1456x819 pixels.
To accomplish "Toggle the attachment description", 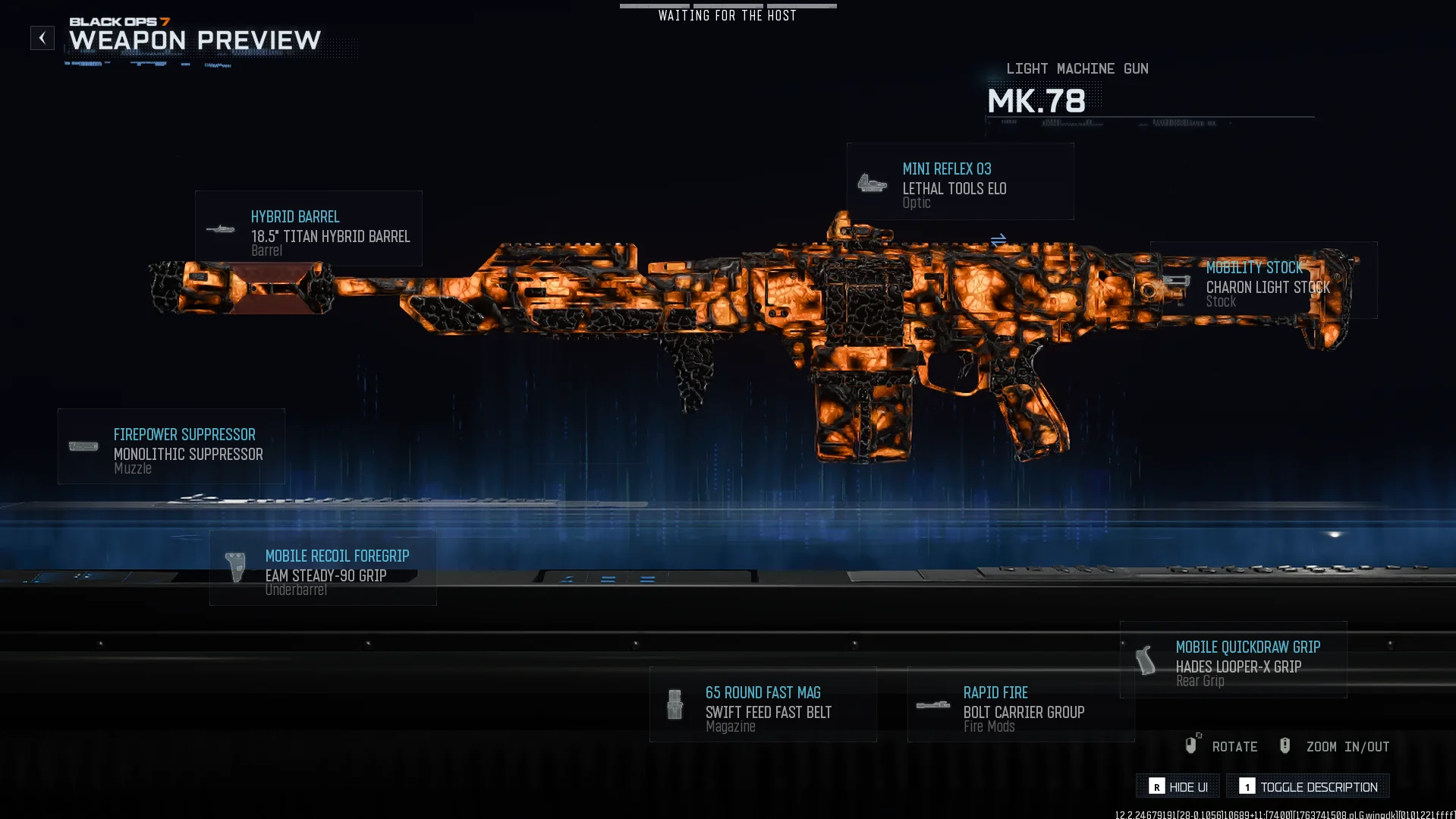I will [1308, 786].
